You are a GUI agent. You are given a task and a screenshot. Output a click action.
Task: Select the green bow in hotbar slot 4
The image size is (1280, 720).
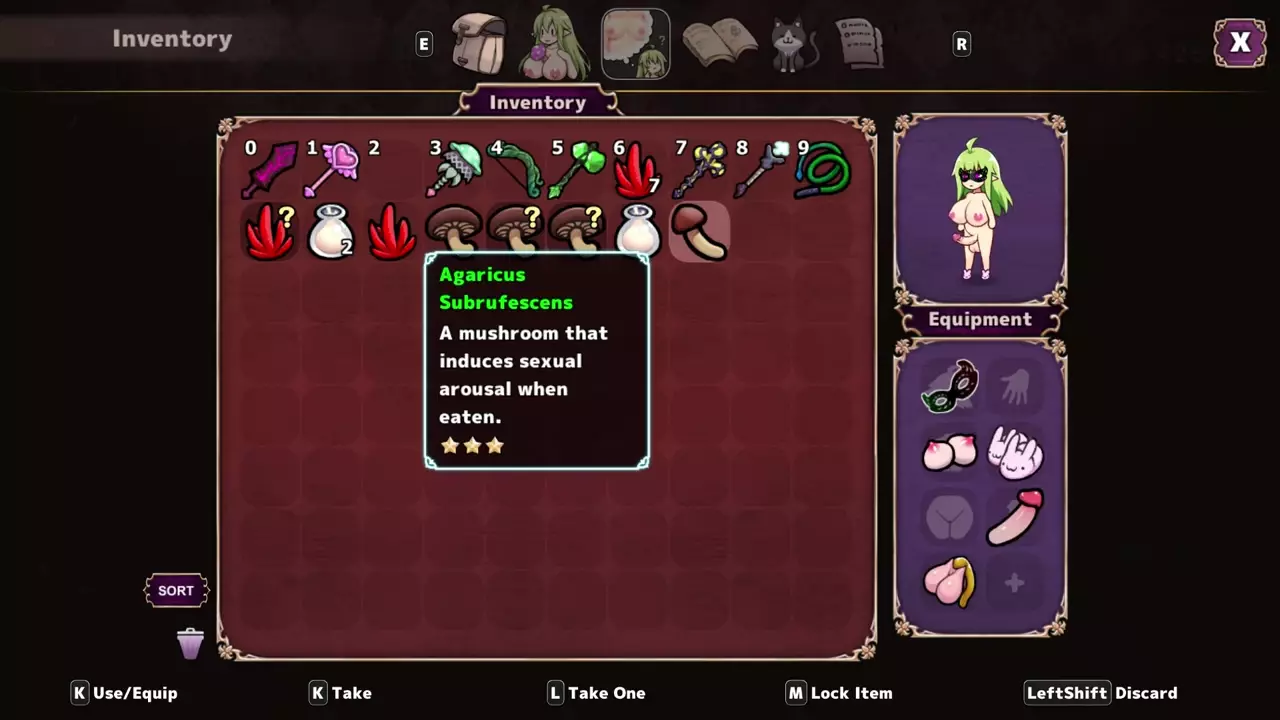point(516,170)
